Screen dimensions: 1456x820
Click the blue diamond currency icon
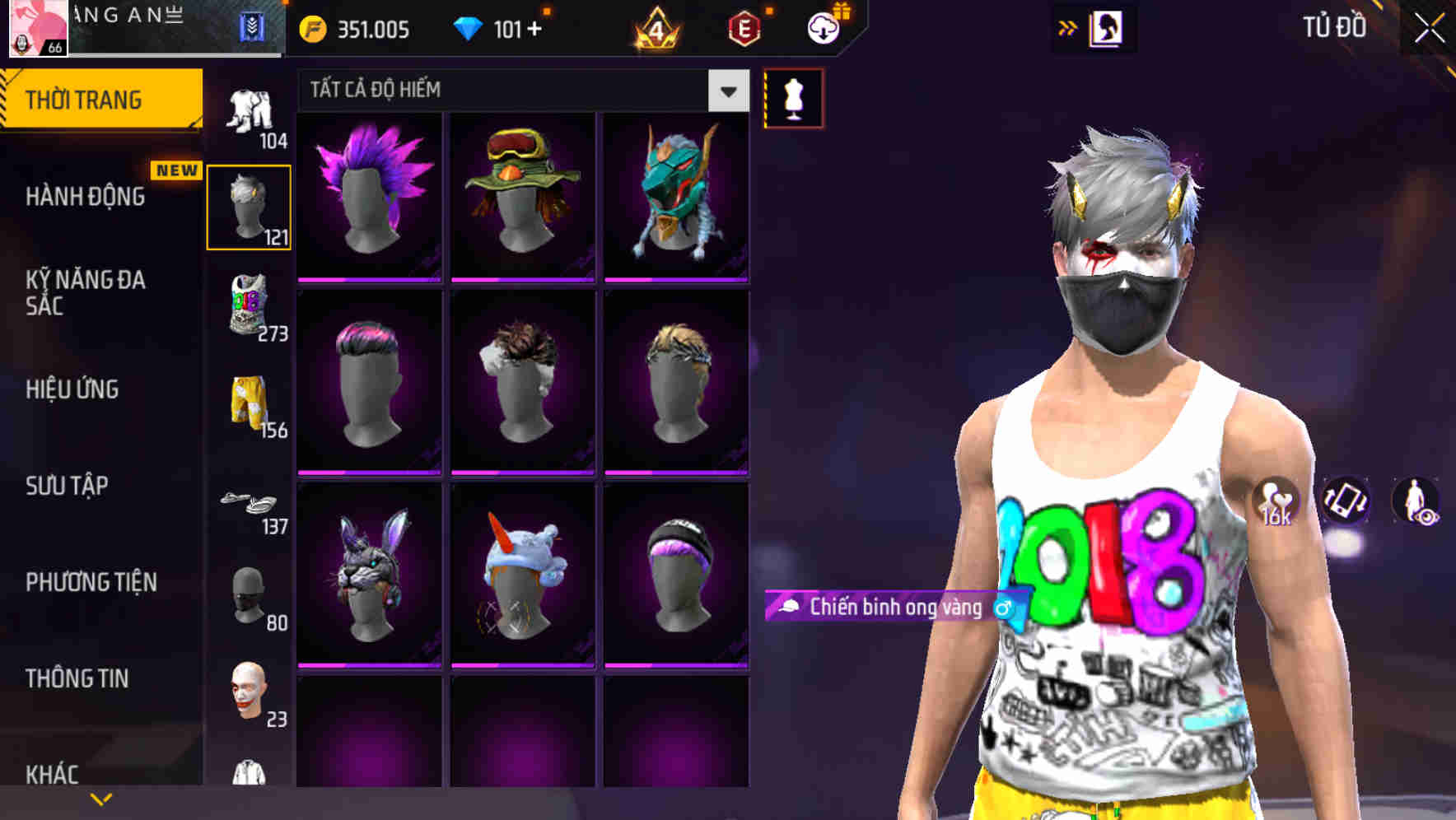(x=469, y=27)
